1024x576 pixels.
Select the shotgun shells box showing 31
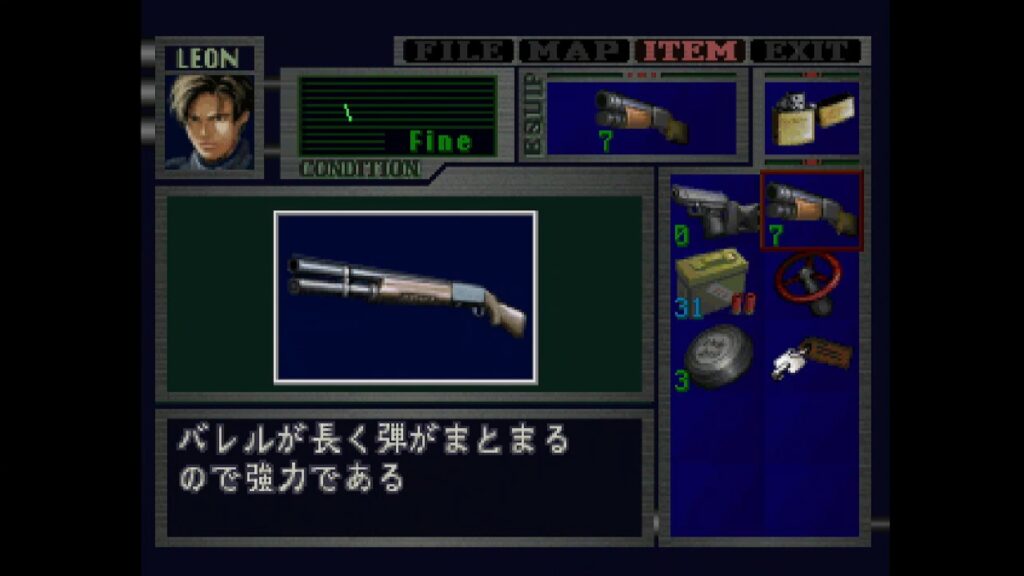[714, 283]
